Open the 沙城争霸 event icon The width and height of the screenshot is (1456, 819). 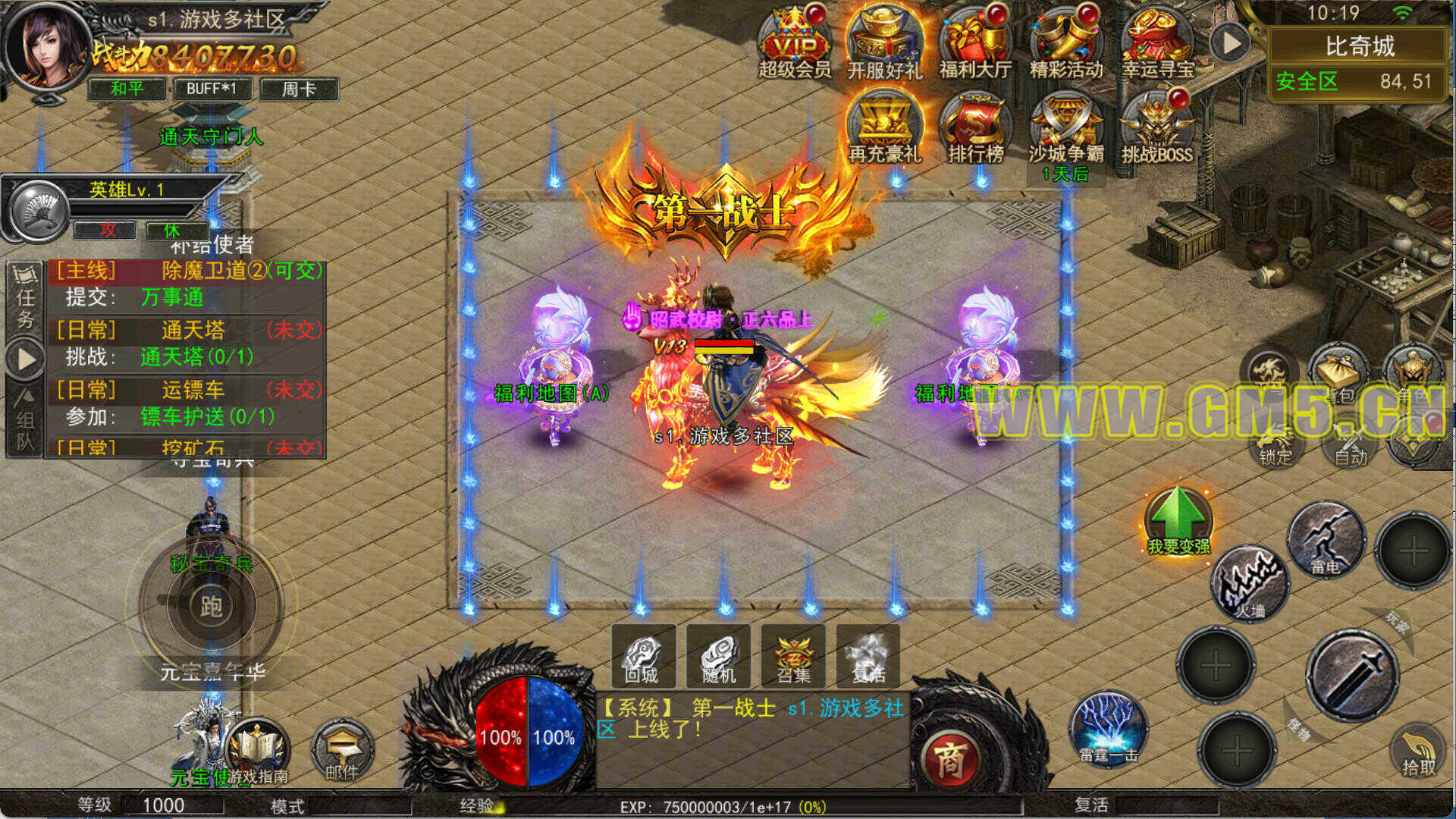[1066, 127]
